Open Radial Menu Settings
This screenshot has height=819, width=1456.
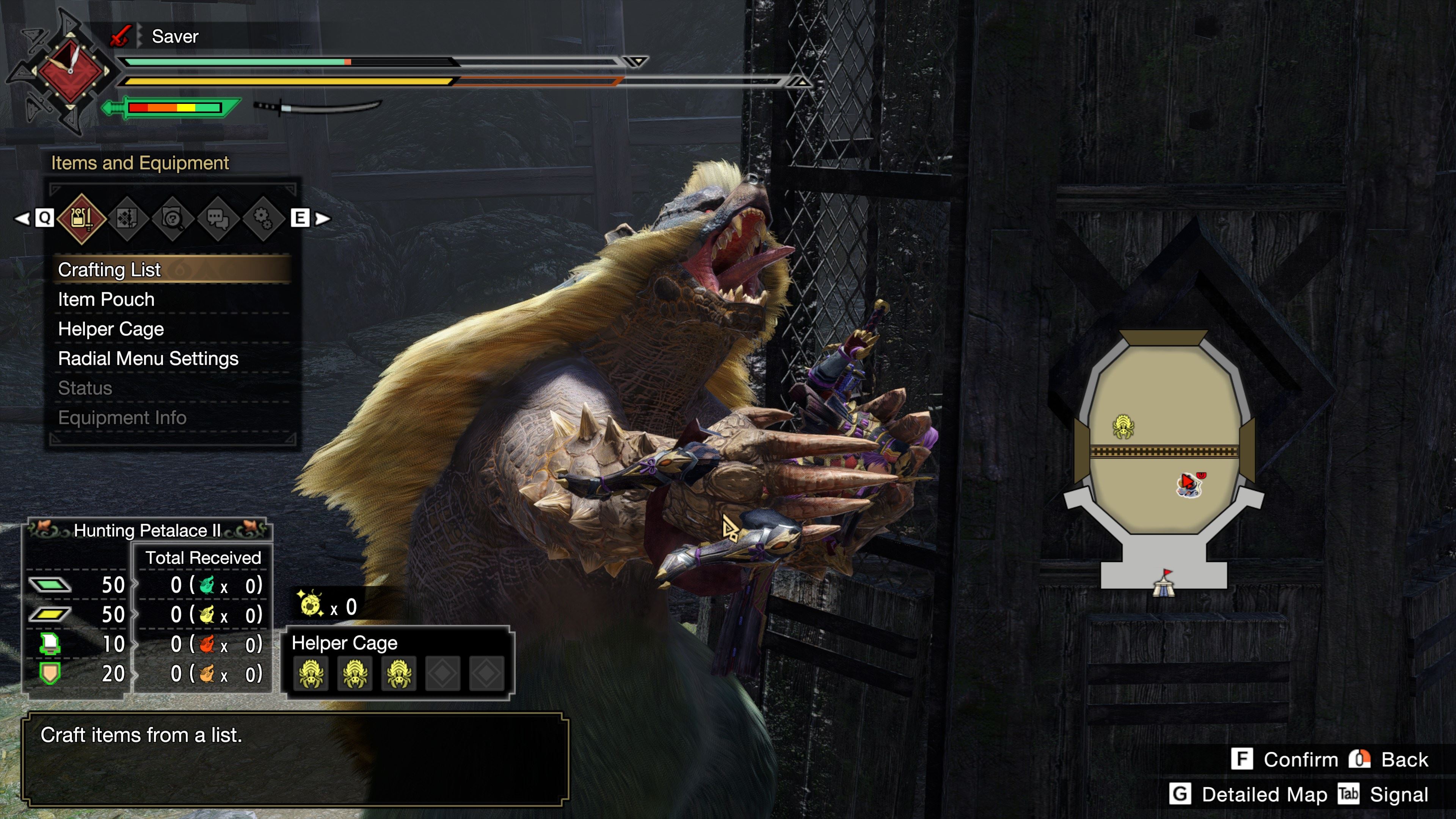point(148,358)
